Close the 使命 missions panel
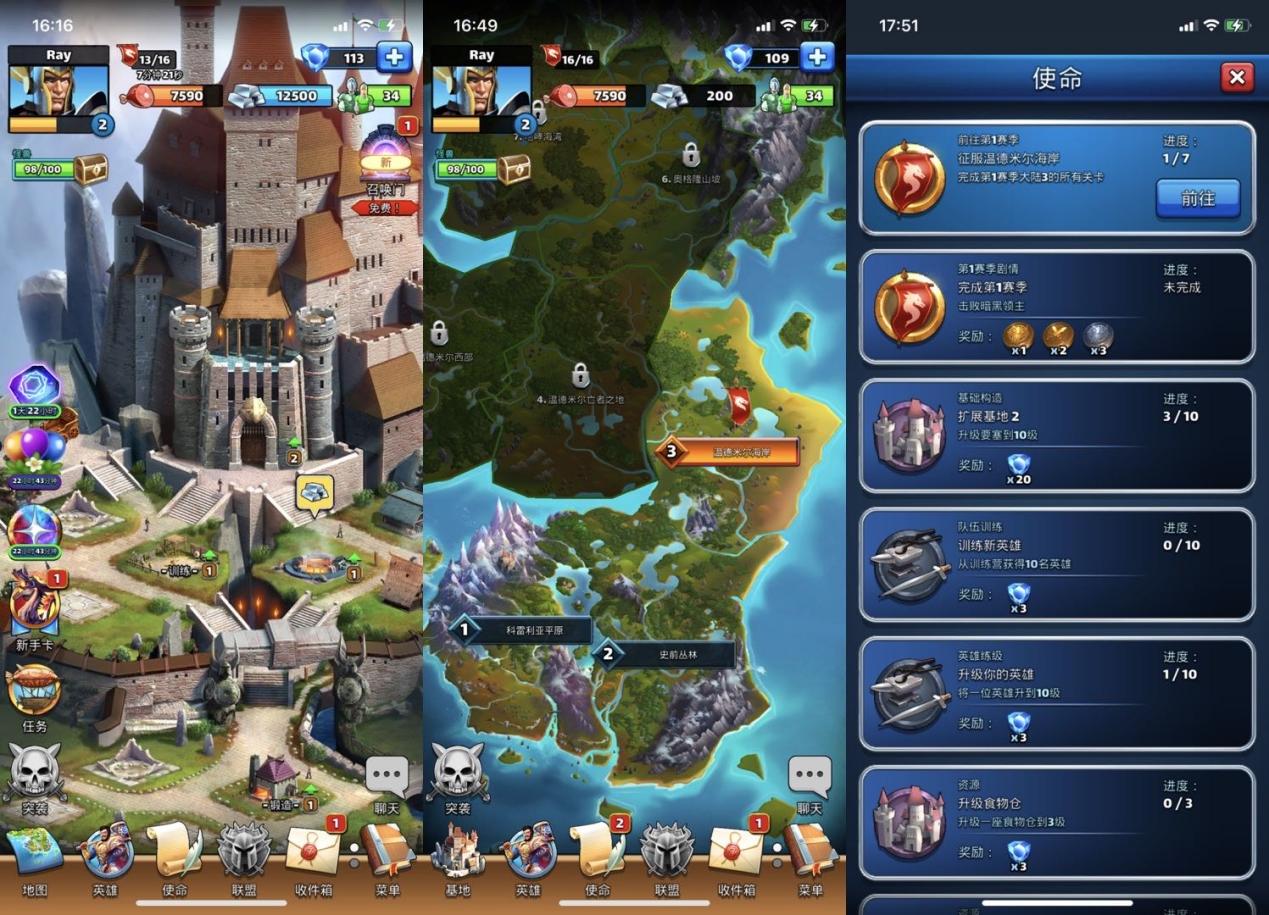 (x=1236, y=78)
